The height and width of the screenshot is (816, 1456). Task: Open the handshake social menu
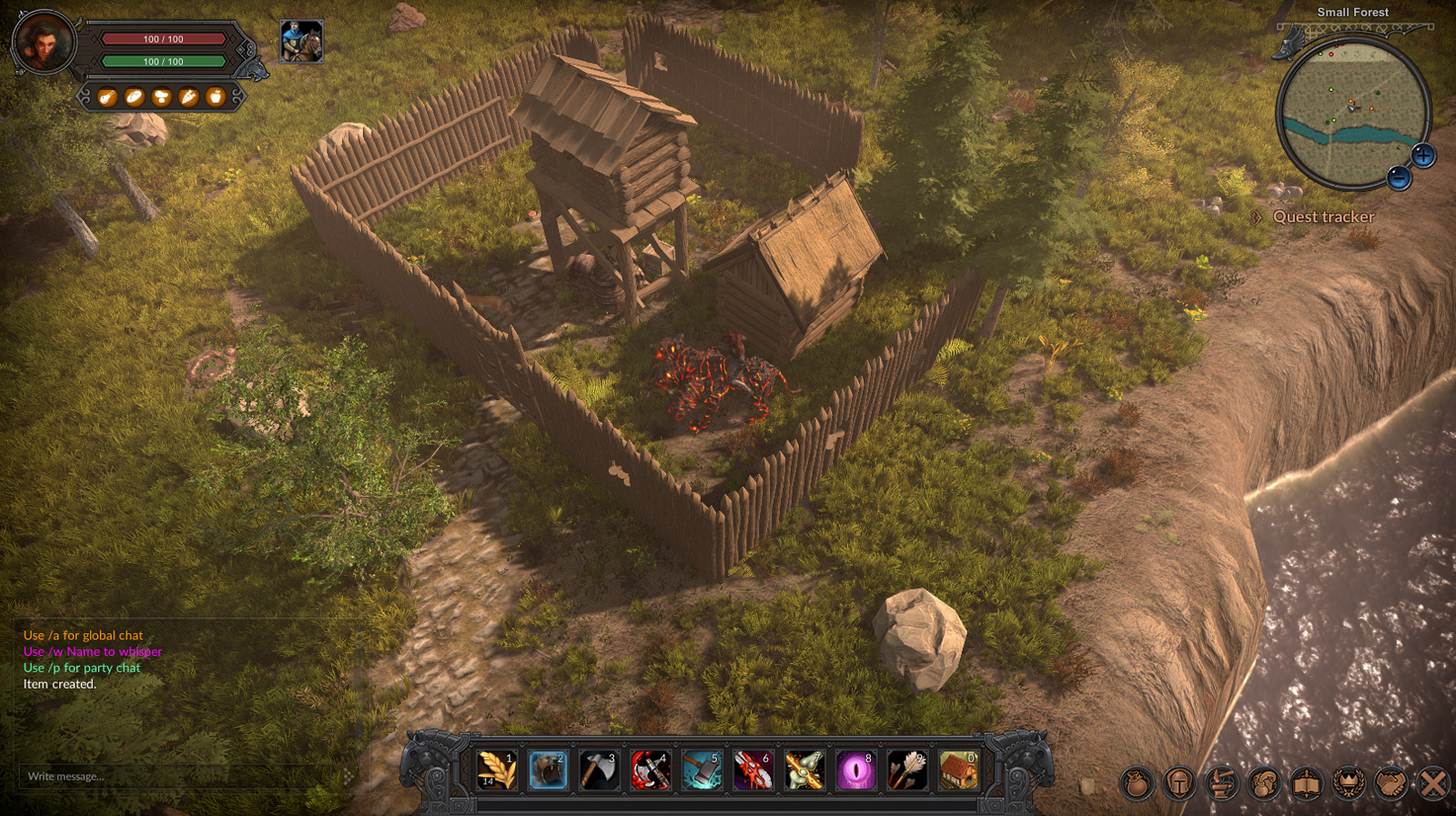coord(1390,783)
